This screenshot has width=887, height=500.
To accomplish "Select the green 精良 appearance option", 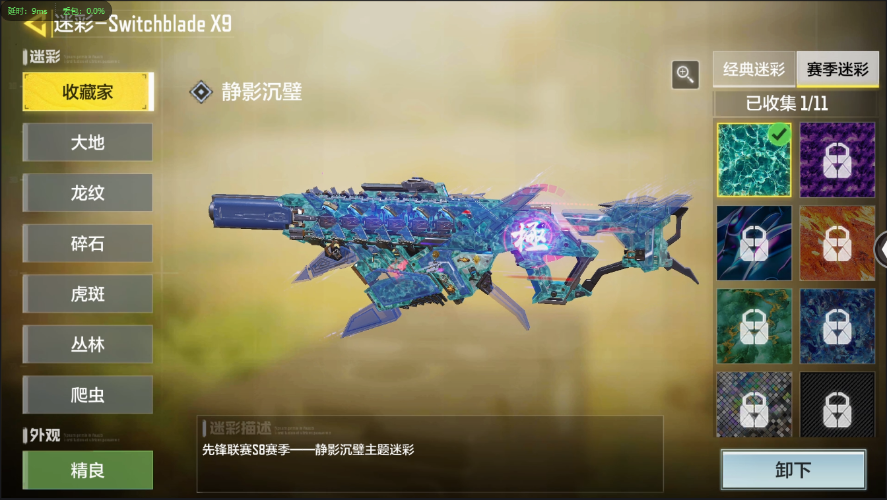I will click(x=88, y=470).
